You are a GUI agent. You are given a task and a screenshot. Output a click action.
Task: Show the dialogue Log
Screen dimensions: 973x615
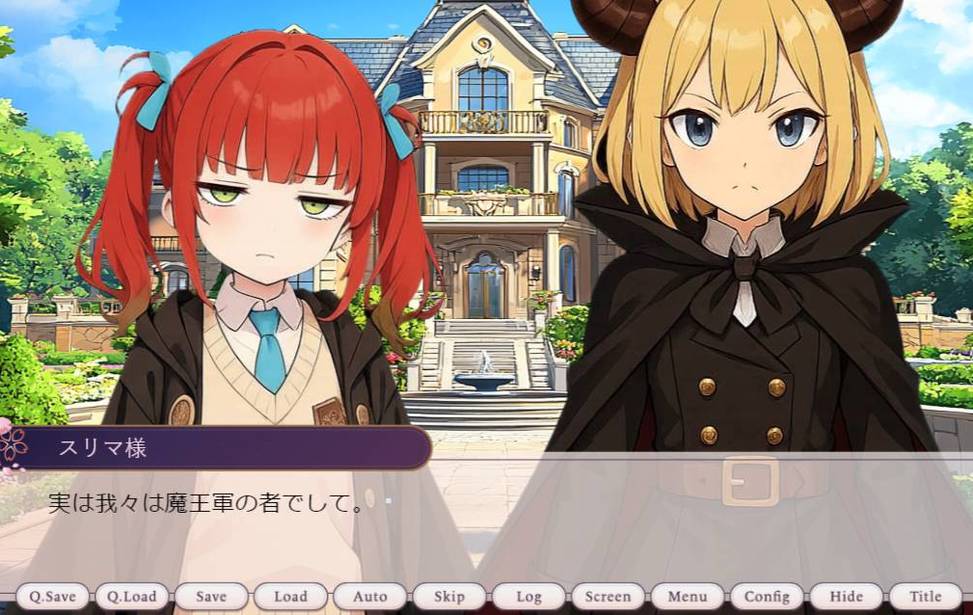528,596
